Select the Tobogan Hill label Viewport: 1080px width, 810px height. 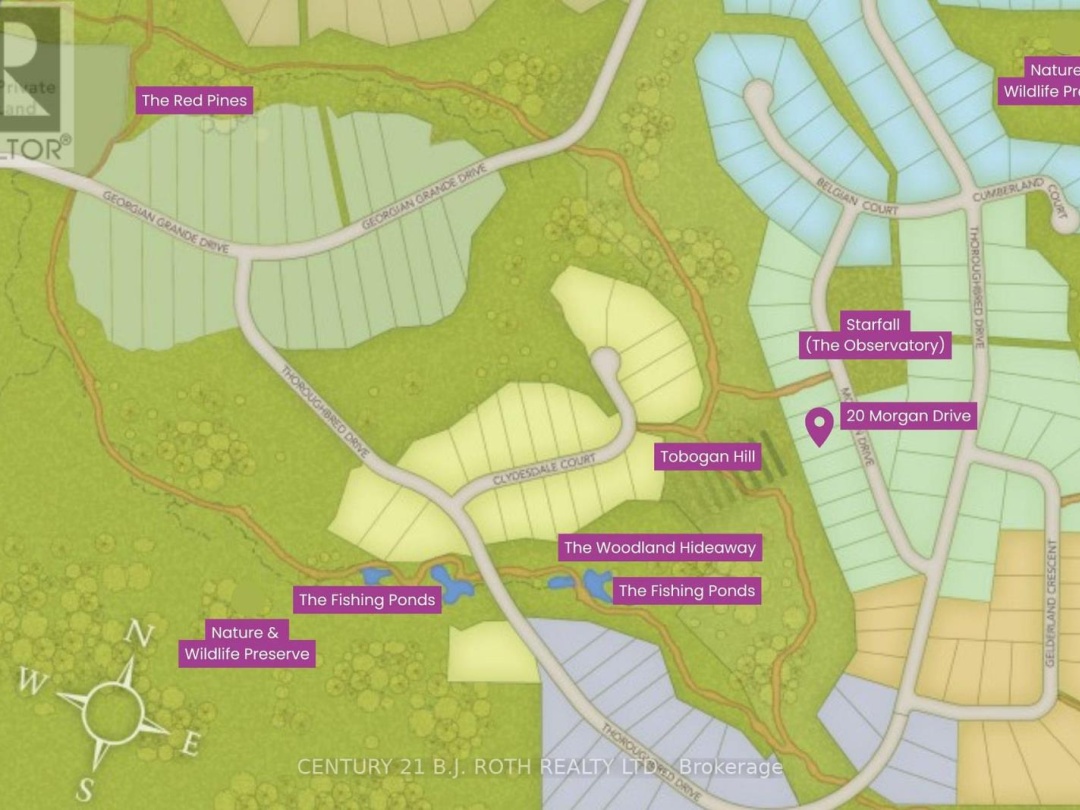pyautogui.click(x=709, y=458)
